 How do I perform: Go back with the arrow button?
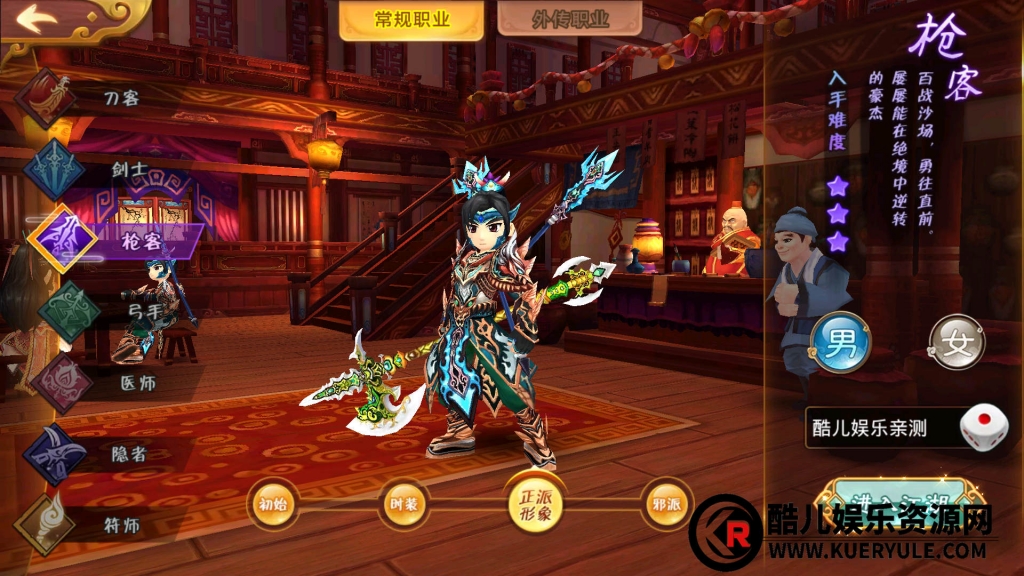pos(34,20)
